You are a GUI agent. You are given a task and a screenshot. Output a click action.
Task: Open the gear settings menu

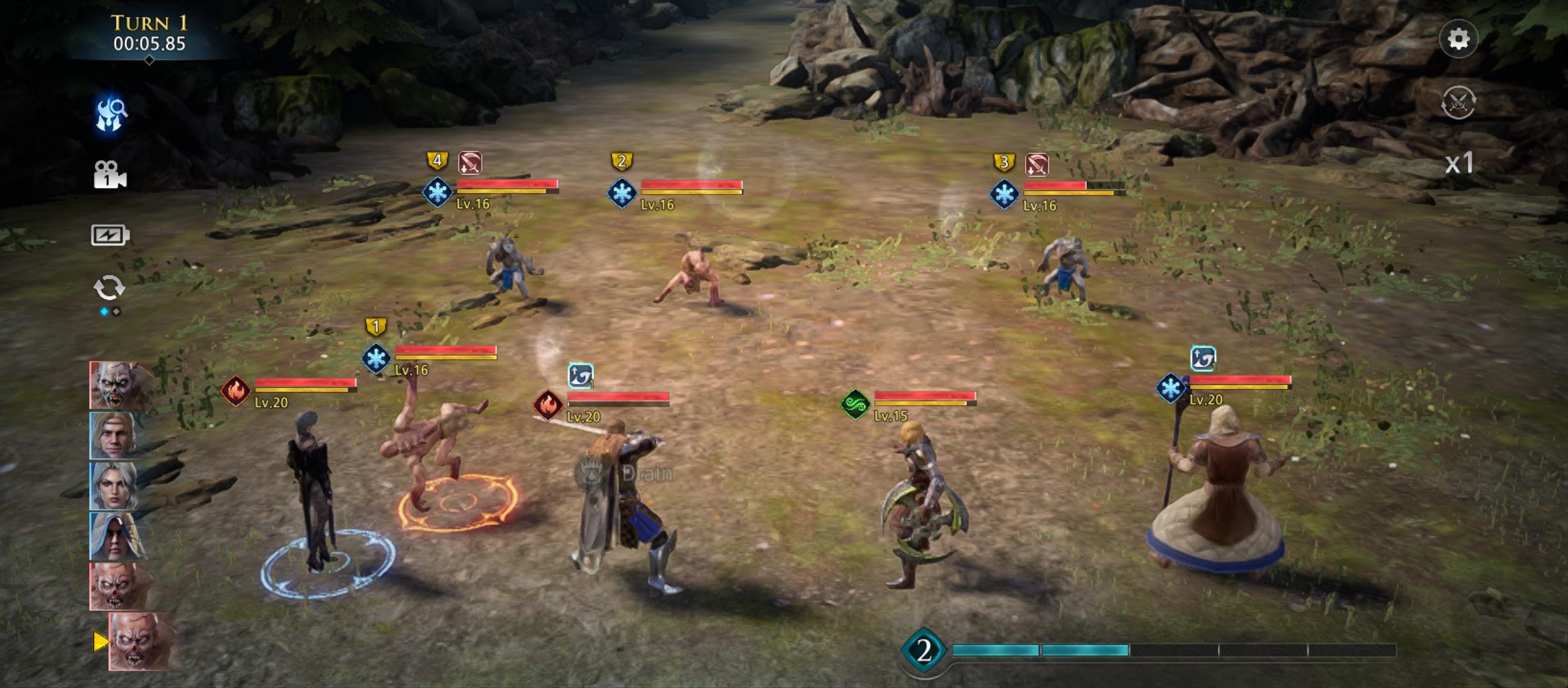(1458, 39)
